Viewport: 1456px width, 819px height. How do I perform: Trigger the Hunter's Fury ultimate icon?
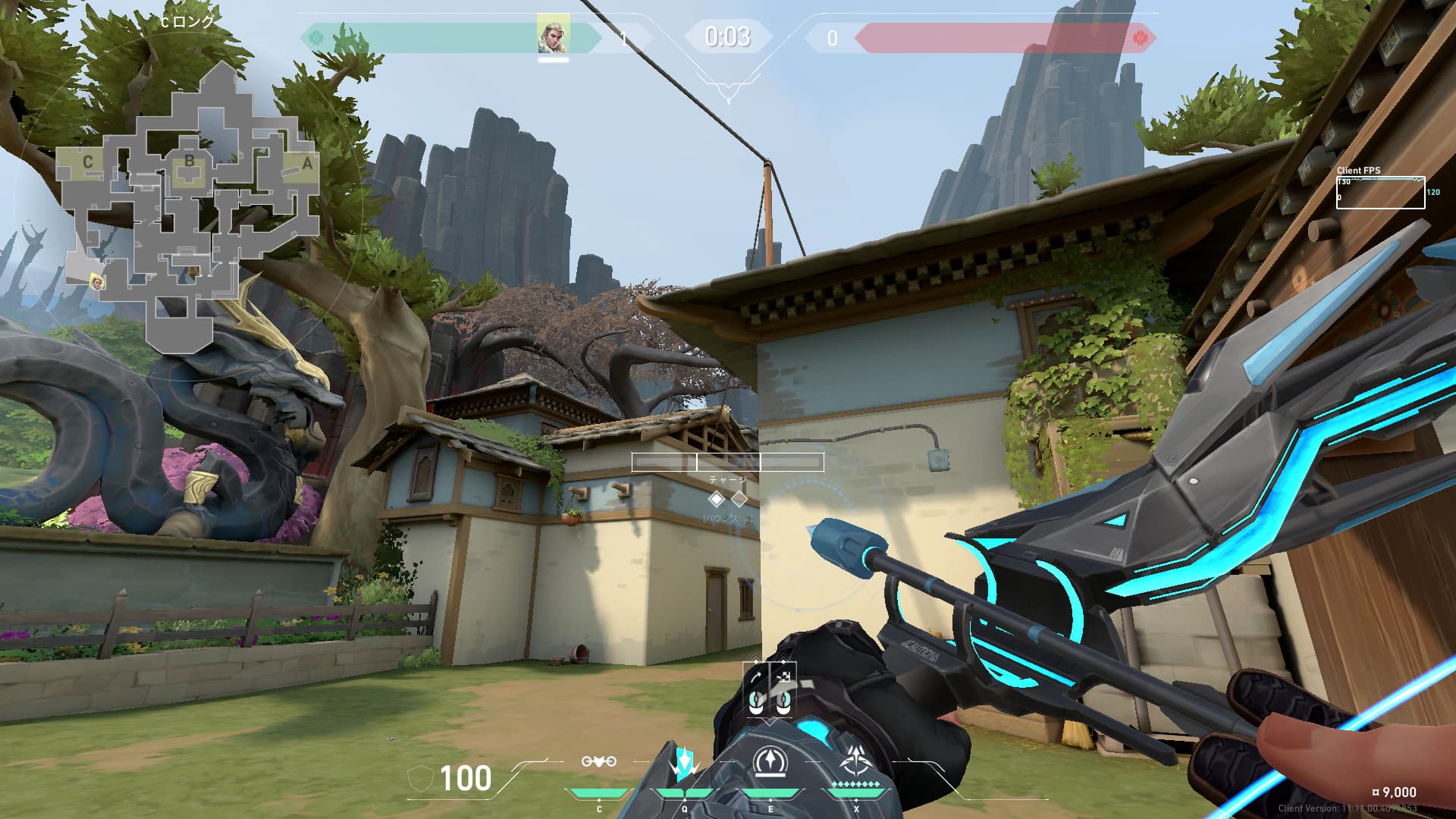coord(856,761)
